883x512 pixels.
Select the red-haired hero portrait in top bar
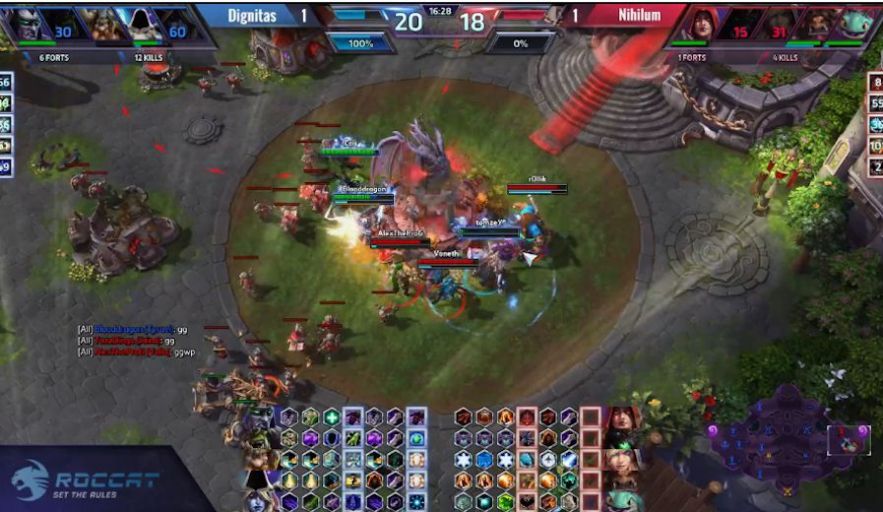pyautogui.click(x=704, y=24)
